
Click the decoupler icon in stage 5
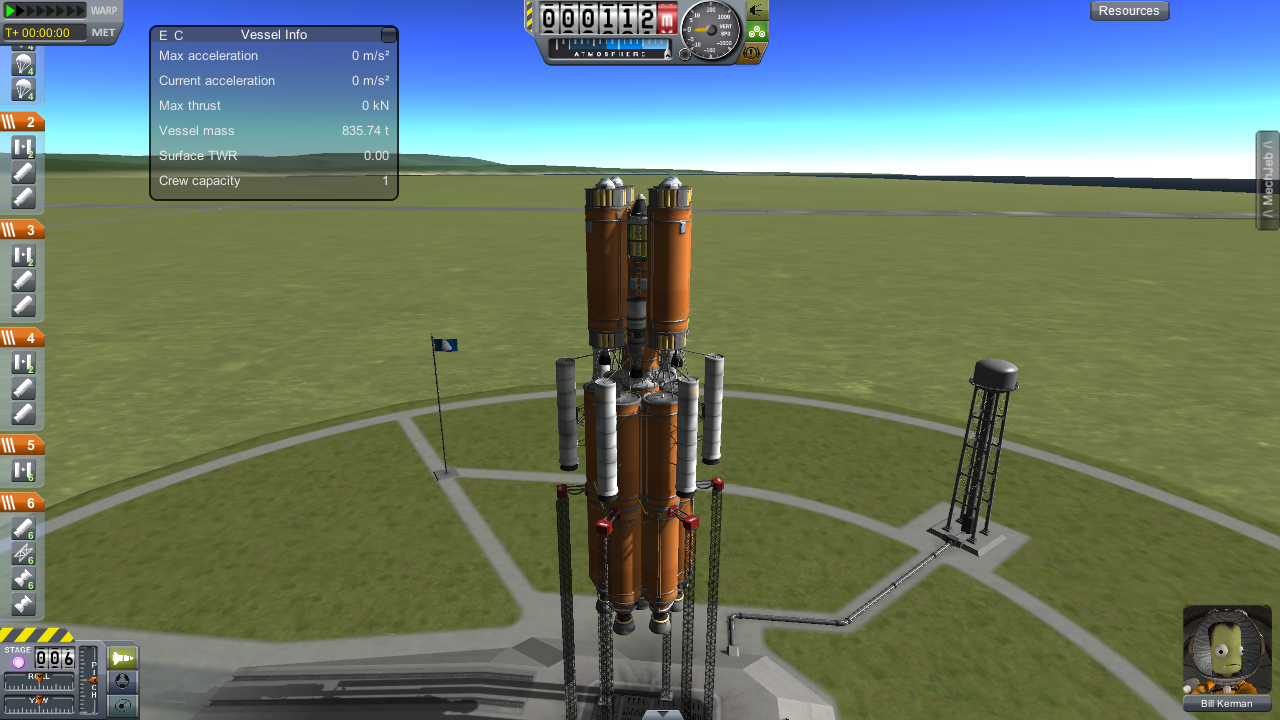[x=23, y=471]
